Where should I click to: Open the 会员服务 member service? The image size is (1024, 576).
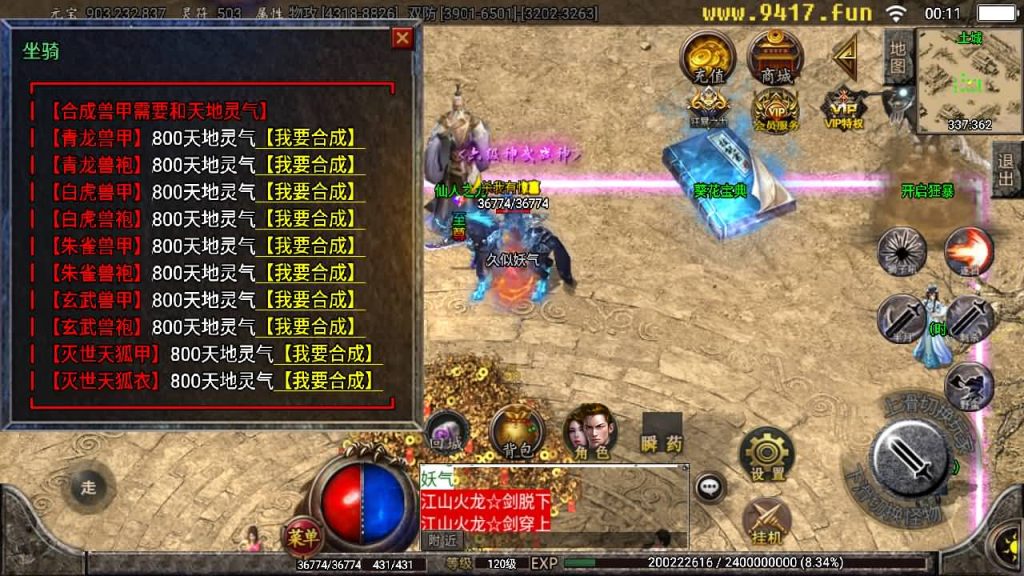[x=776, y=108]
